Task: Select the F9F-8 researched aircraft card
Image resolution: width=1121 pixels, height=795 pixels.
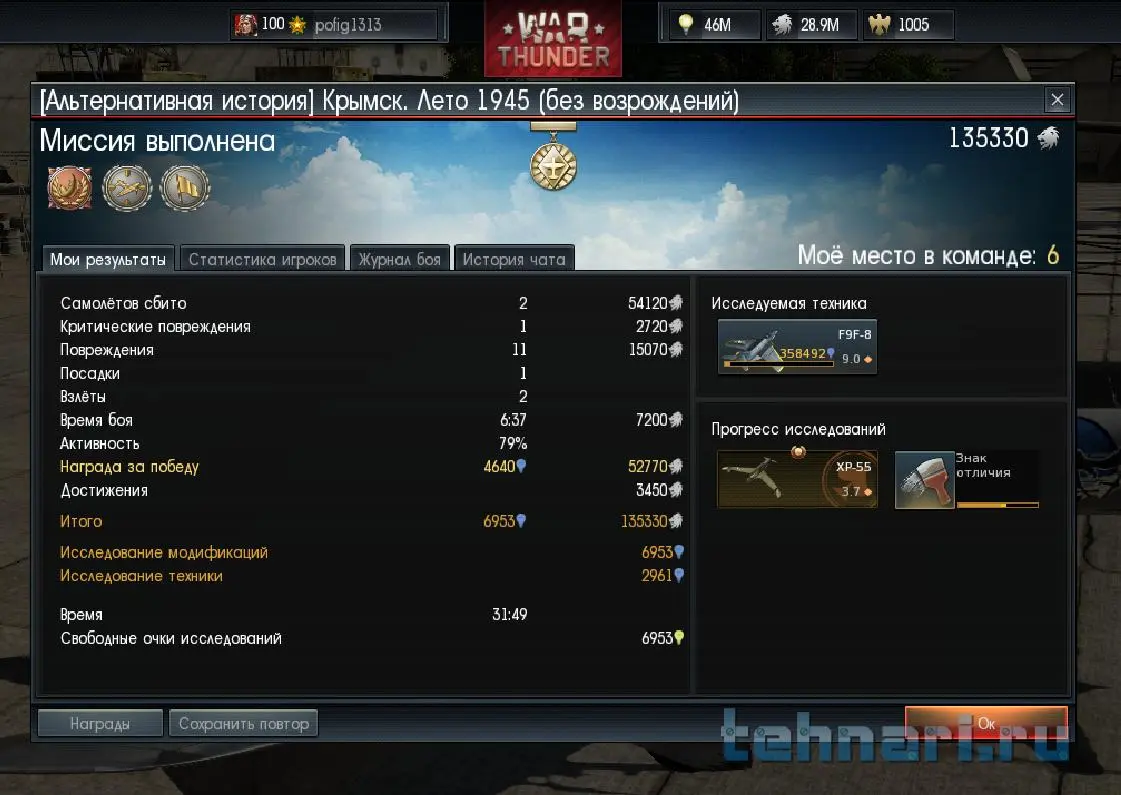Action: pyautogui.click(x=797, y=348)
